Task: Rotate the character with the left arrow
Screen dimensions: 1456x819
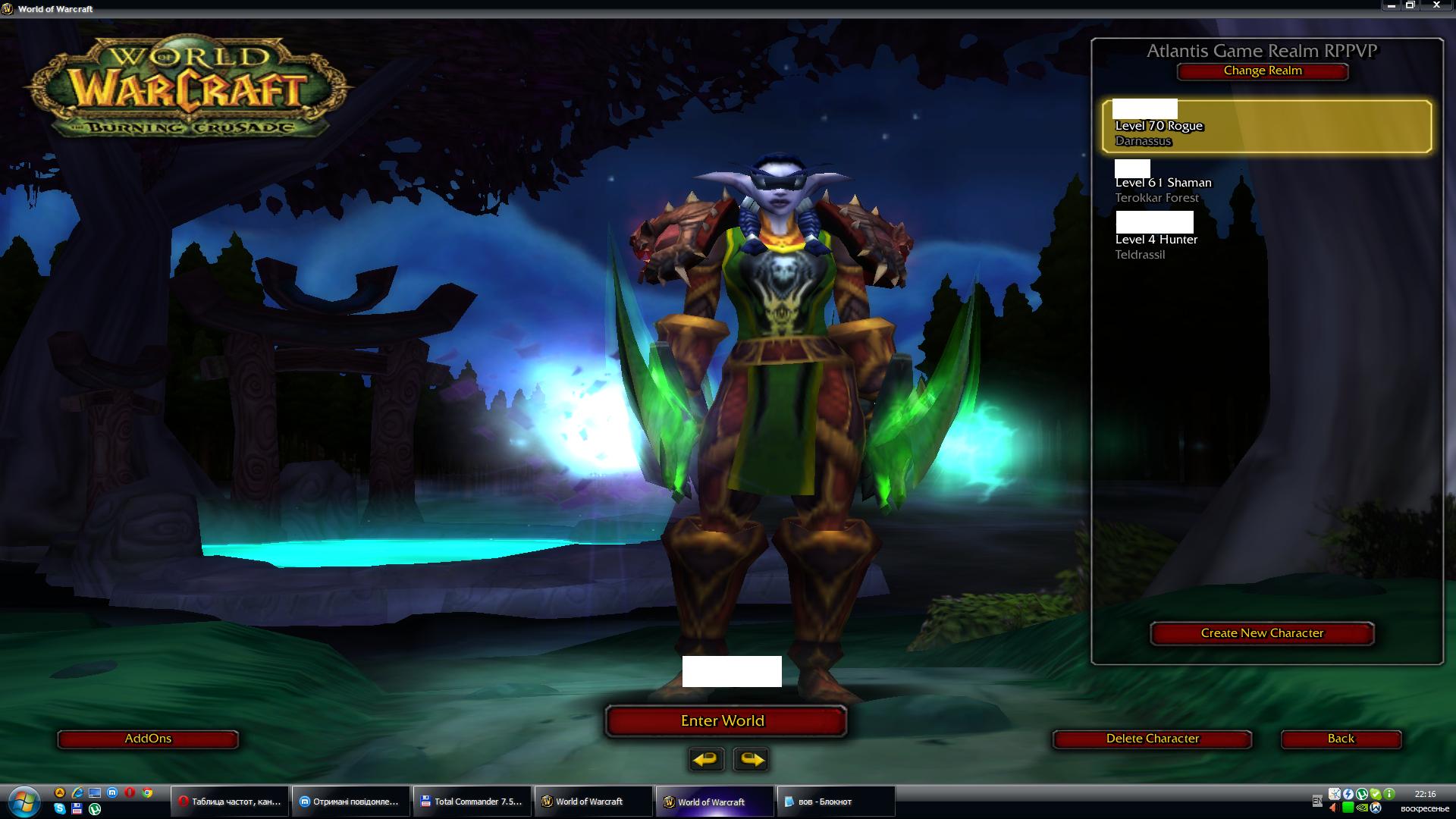Action: point(706,759)
